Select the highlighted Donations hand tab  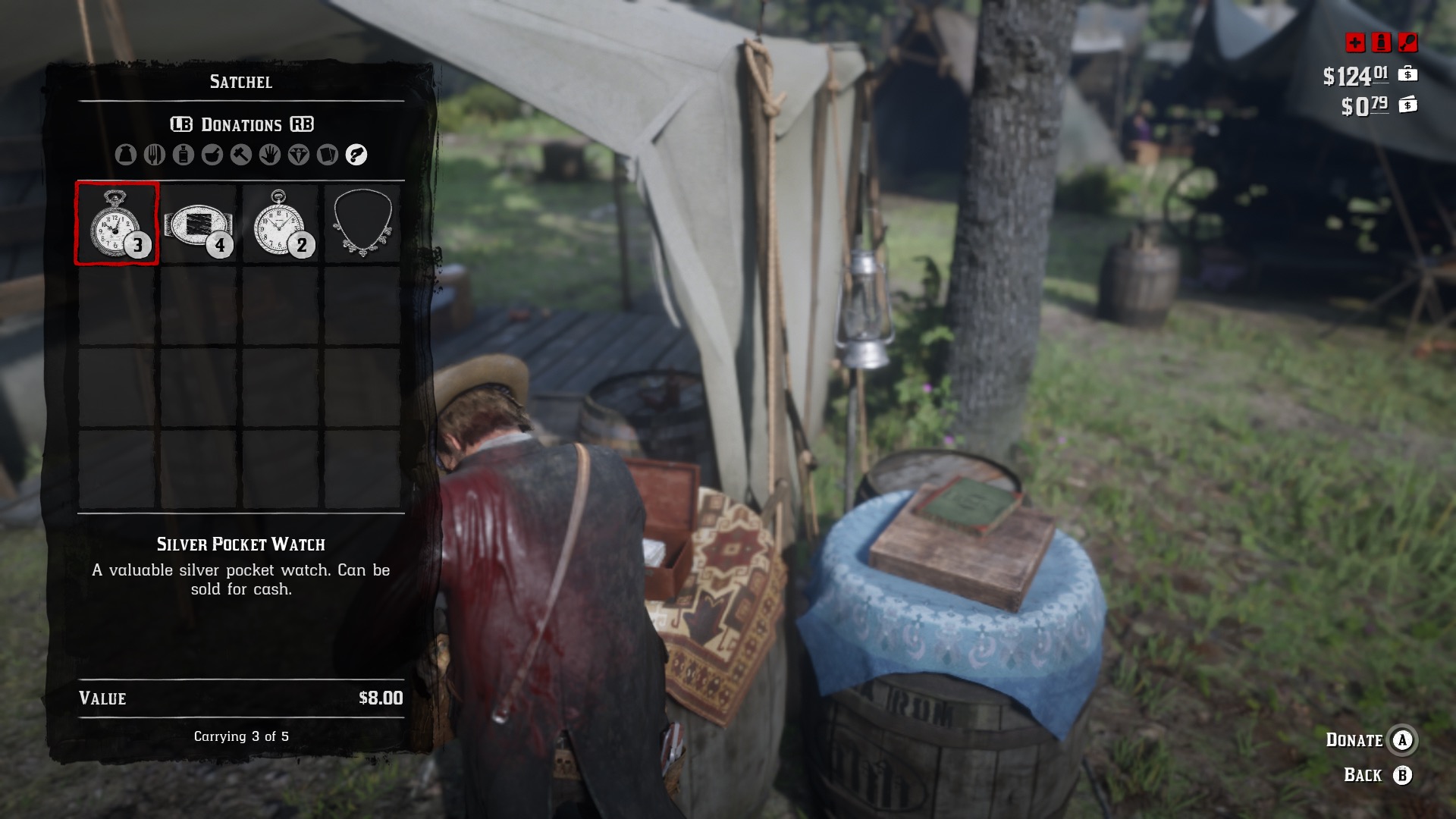click(x=356, y=155)
